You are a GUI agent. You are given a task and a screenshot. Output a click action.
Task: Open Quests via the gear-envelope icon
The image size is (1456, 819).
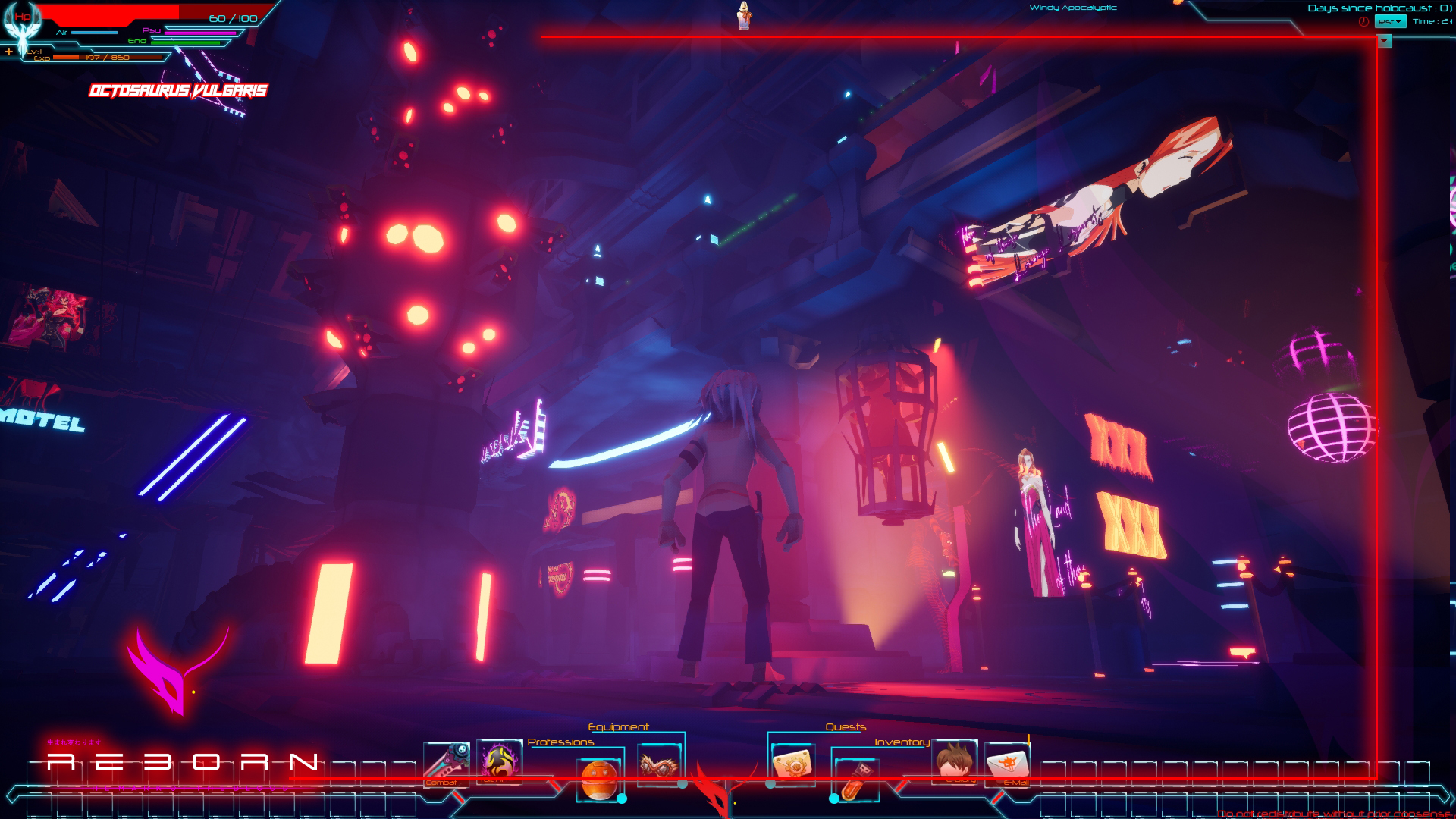[x=793, y=764]
